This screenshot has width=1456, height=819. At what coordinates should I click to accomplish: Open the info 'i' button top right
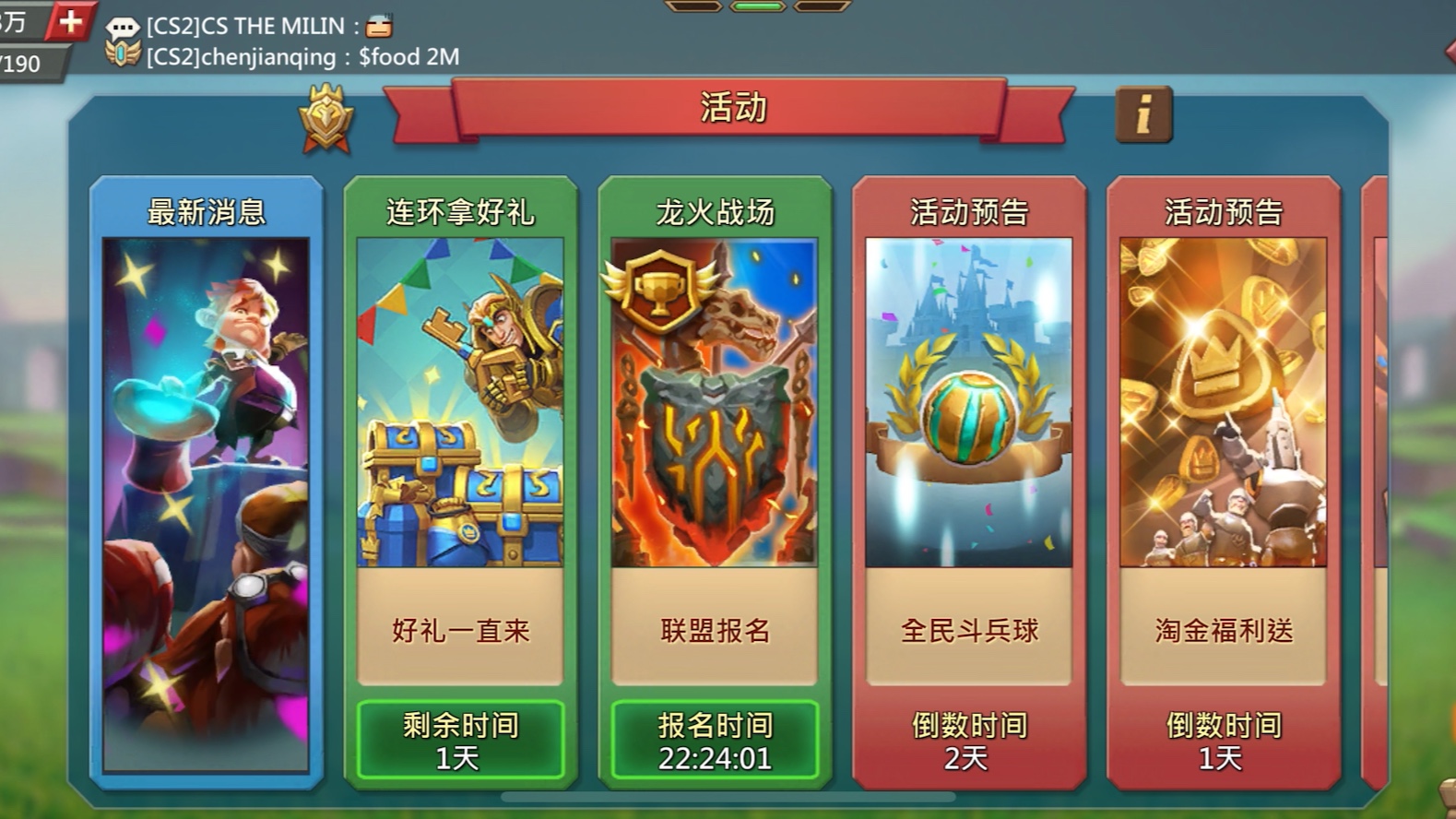(x=1143, y=113)
